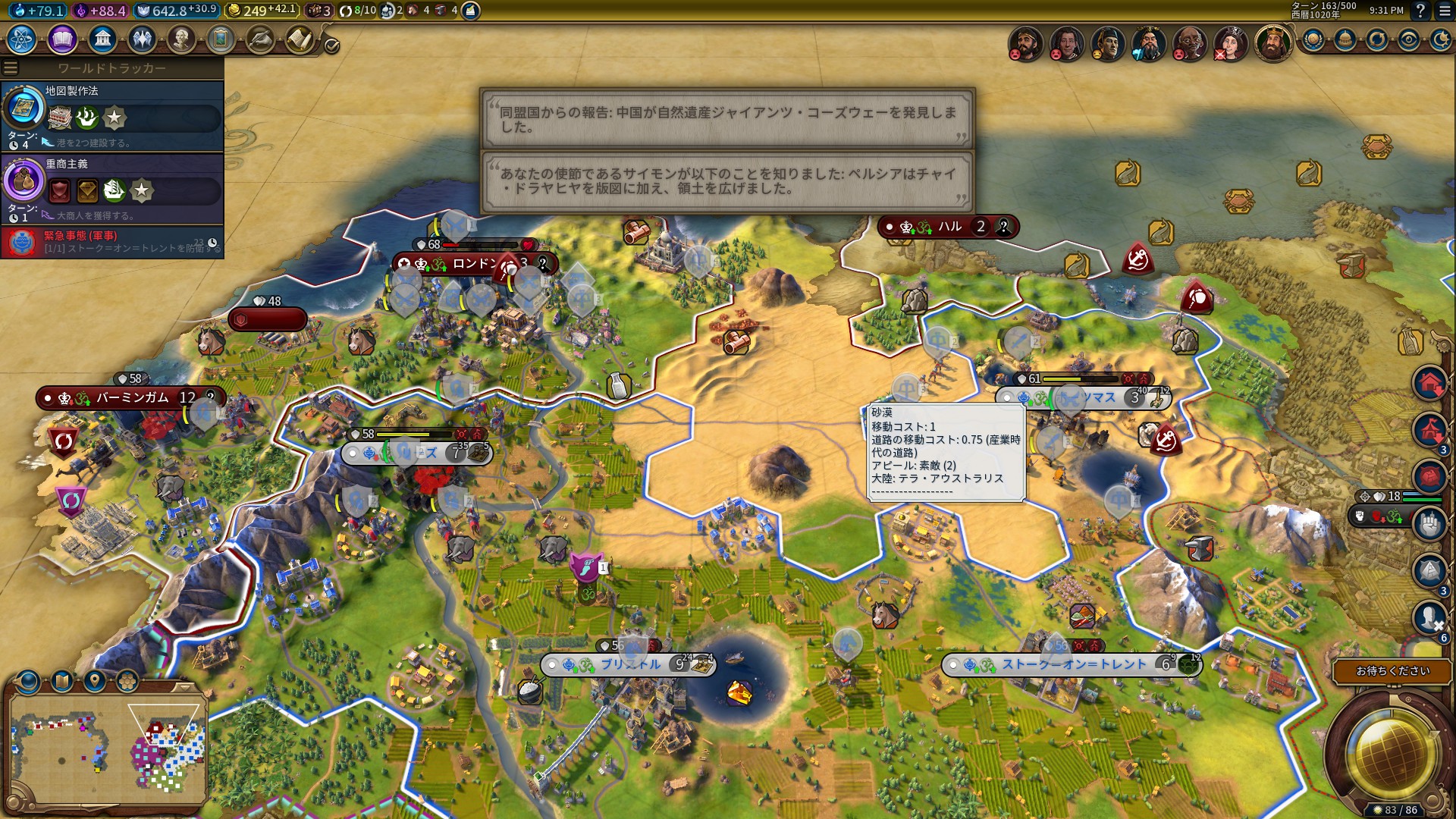The width and height of the screenshot is (1456, 819).
Task: Collapse the minimap with the arrow tab
Action: click(184, 687)
